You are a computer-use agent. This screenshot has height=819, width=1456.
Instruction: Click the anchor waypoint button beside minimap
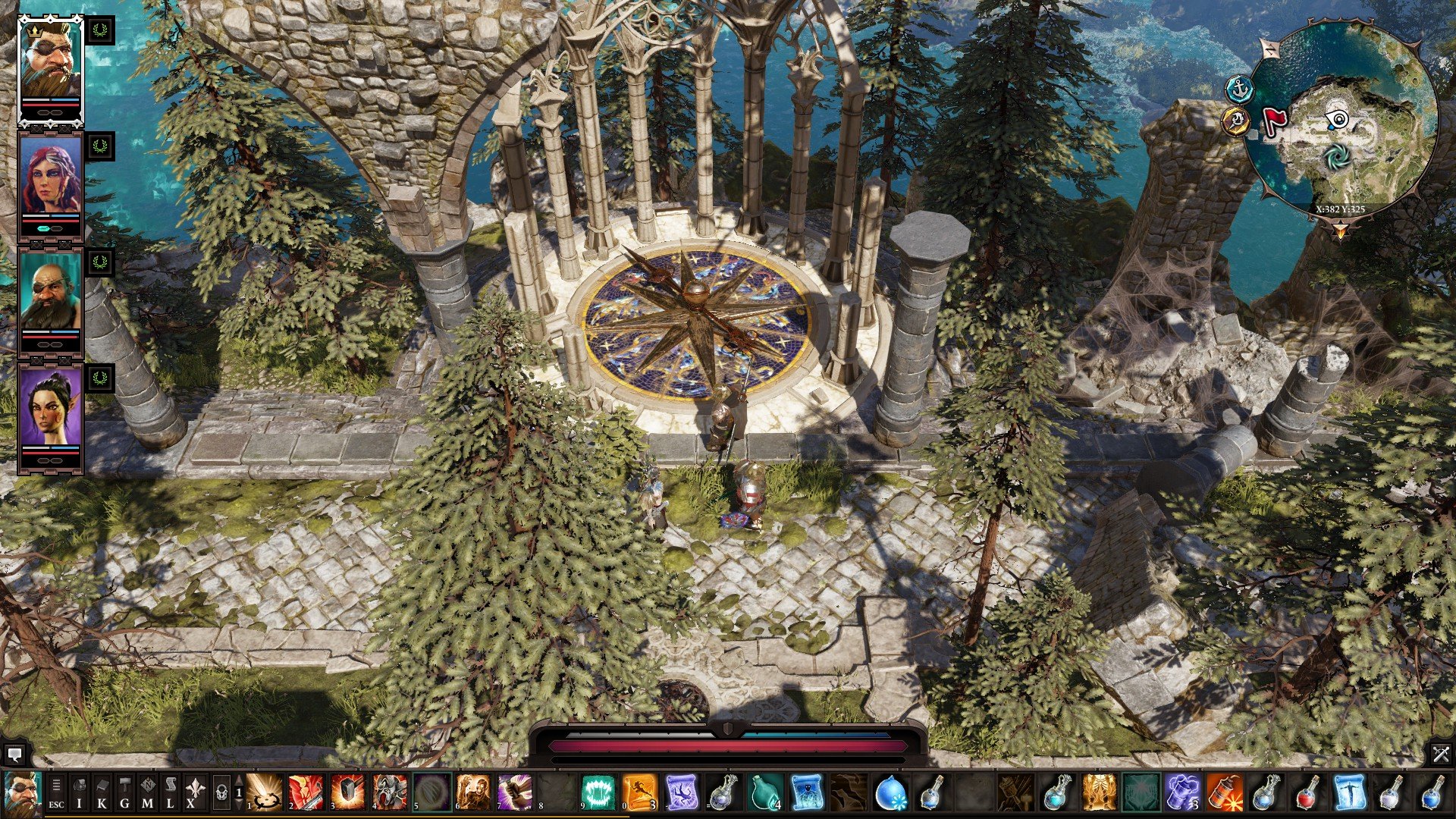coord(1239,89)
